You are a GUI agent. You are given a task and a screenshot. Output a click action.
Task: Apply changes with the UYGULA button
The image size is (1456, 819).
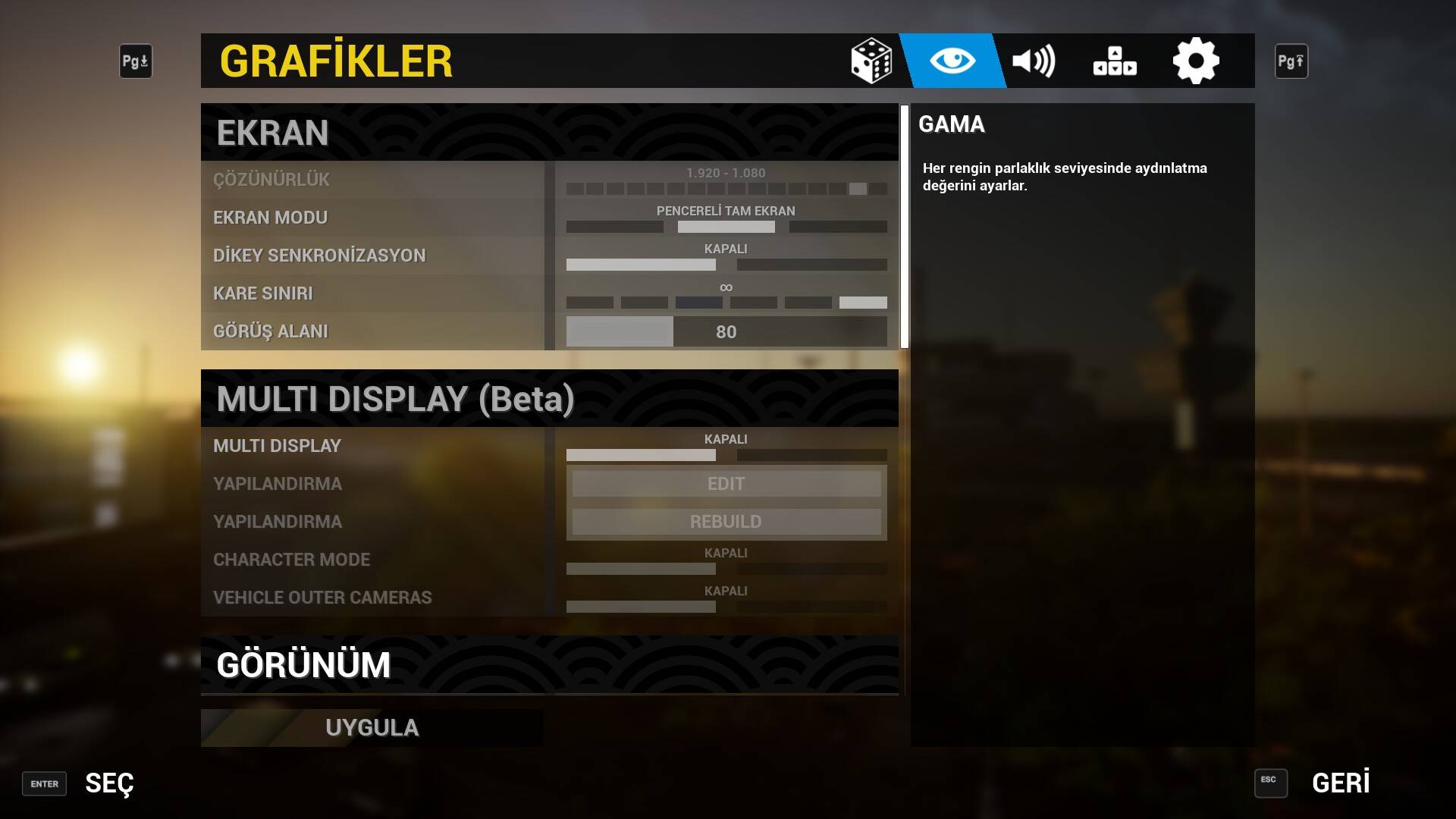point(372,727)
